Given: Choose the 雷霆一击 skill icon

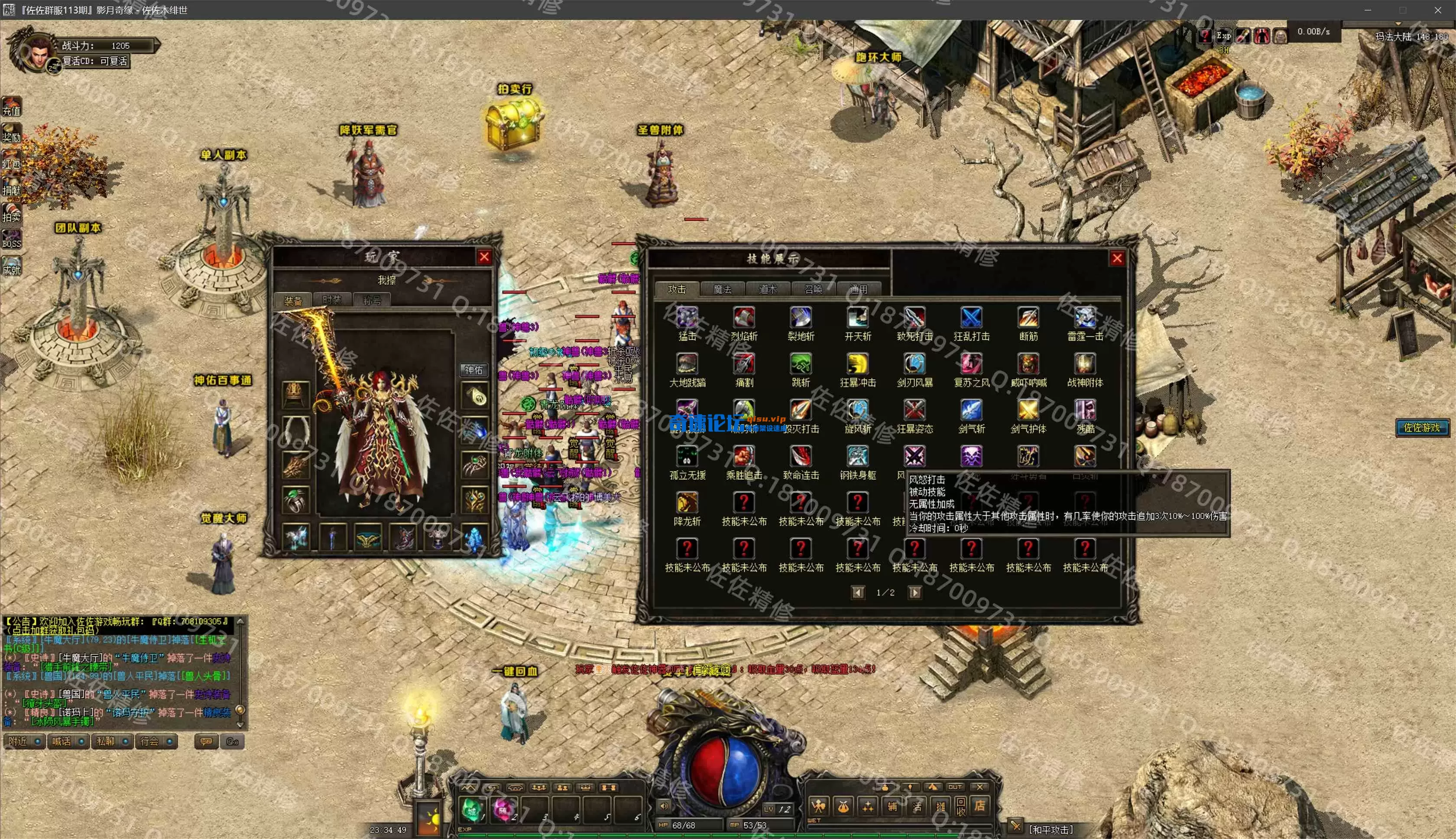Looking at the screenshot, I should 1085,318.
